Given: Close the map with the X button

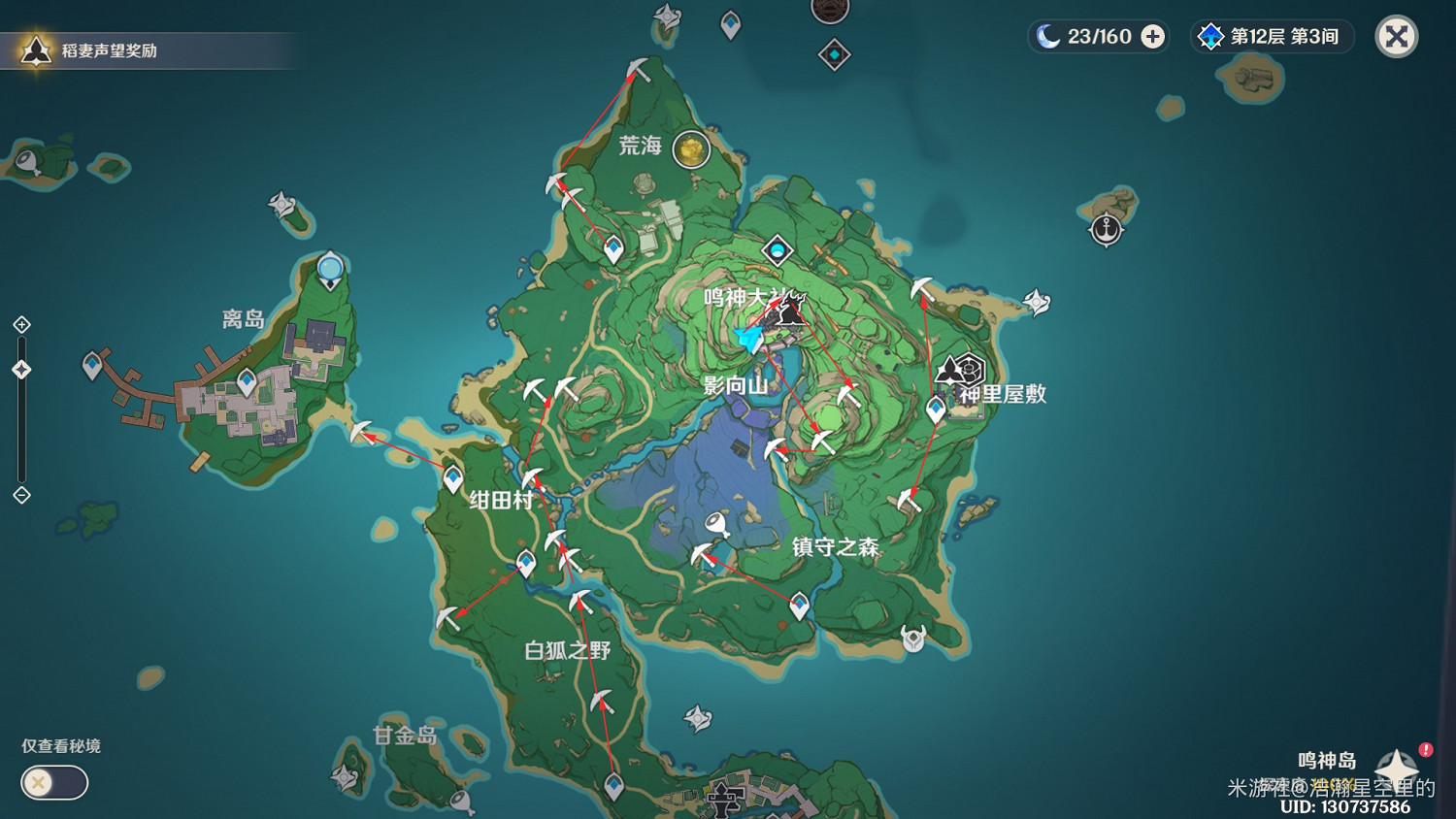Looking at the screenshot, I should [1396, 37].
